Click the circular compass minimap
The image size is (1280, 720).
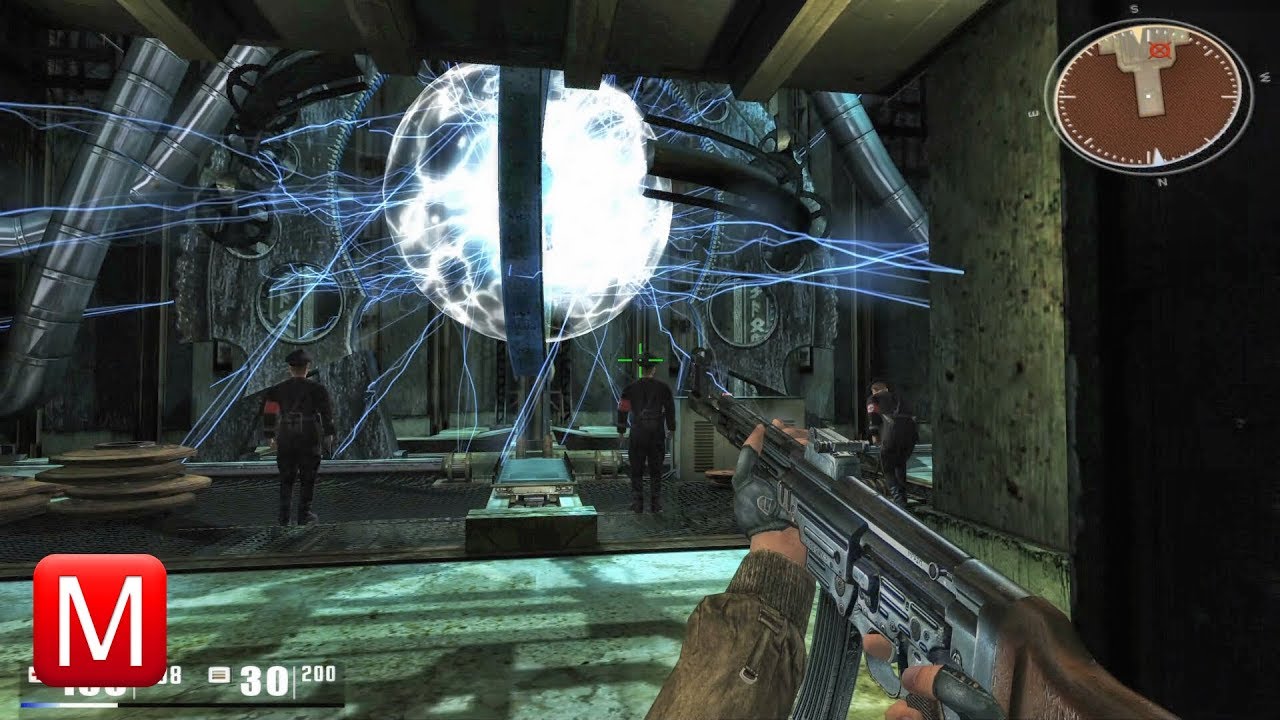[x=1148, y=95]
